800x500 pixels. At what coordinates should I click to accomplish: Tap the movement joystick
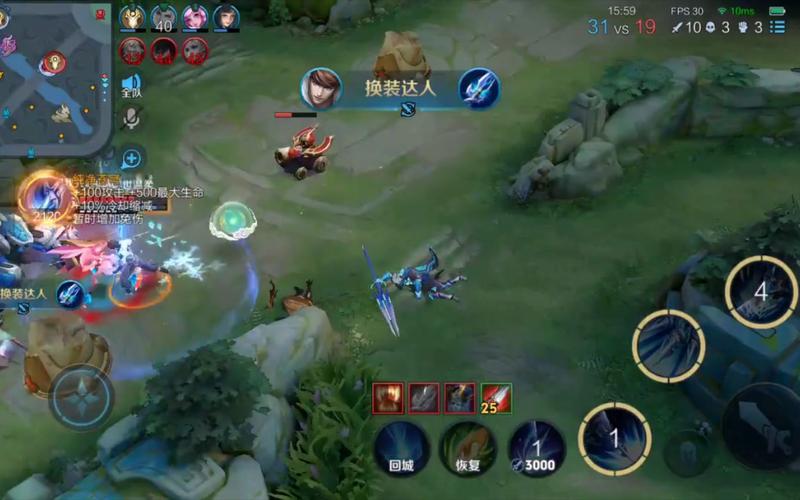click(80, 397)
